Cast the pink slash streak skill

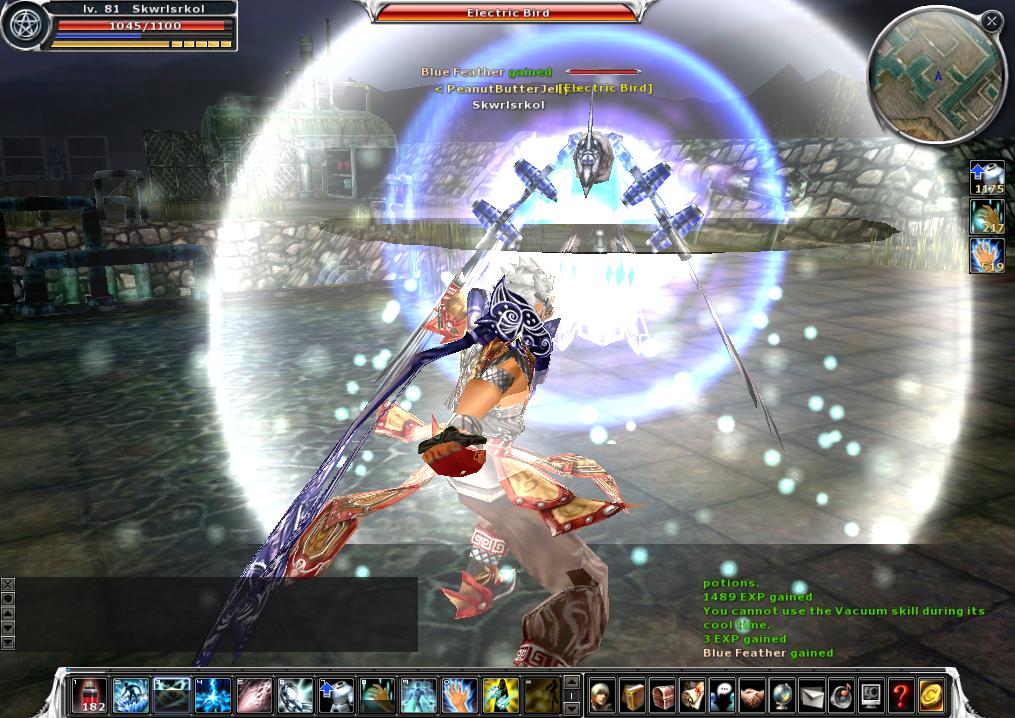pos(254,694)
